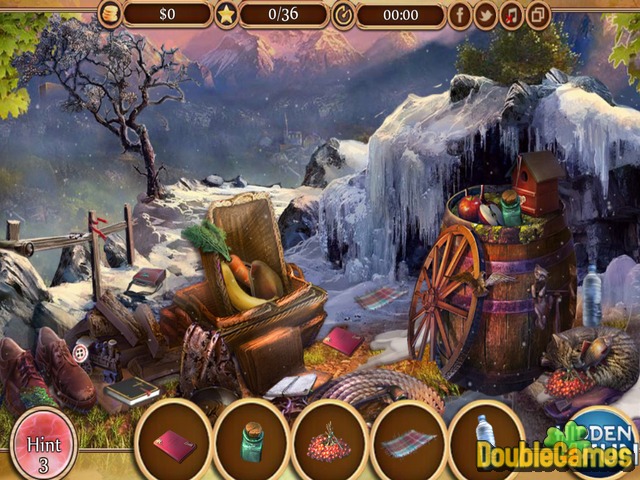Image resolution: width=640 pixels, height=480 pixels.
Task: Select the red book item slot
Action: point(174,442)
